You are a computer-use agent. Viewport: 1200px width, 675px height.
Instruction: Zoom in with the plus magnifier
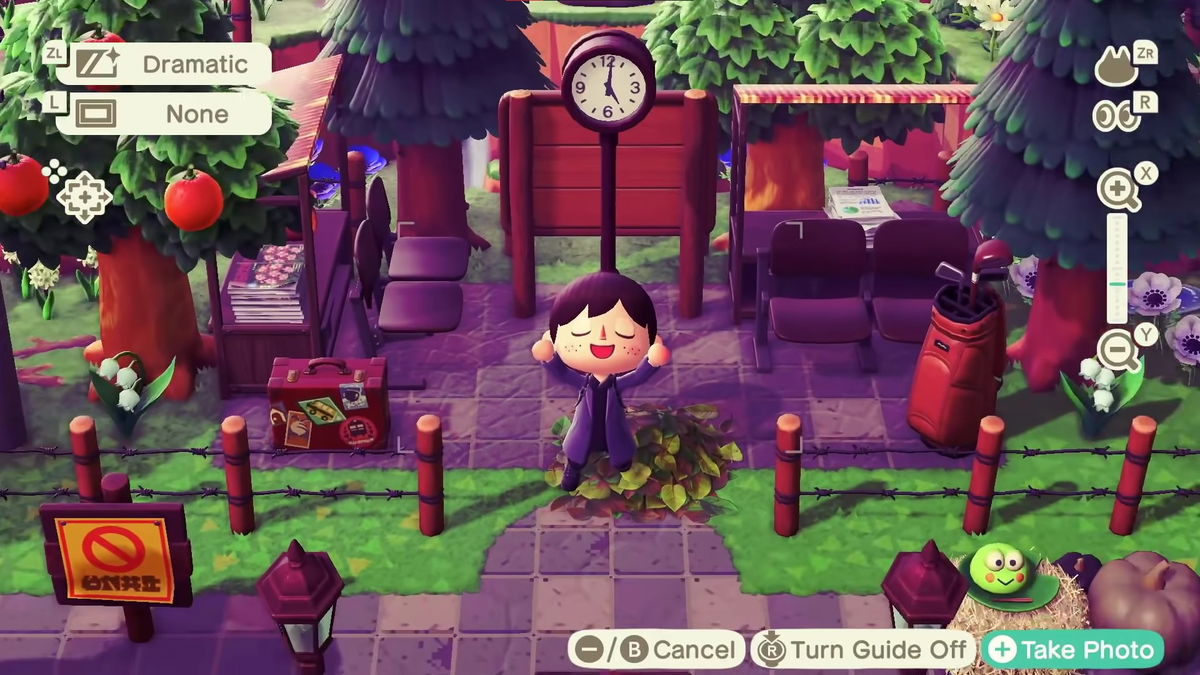pyautogui.click(x=1117, y=190)
